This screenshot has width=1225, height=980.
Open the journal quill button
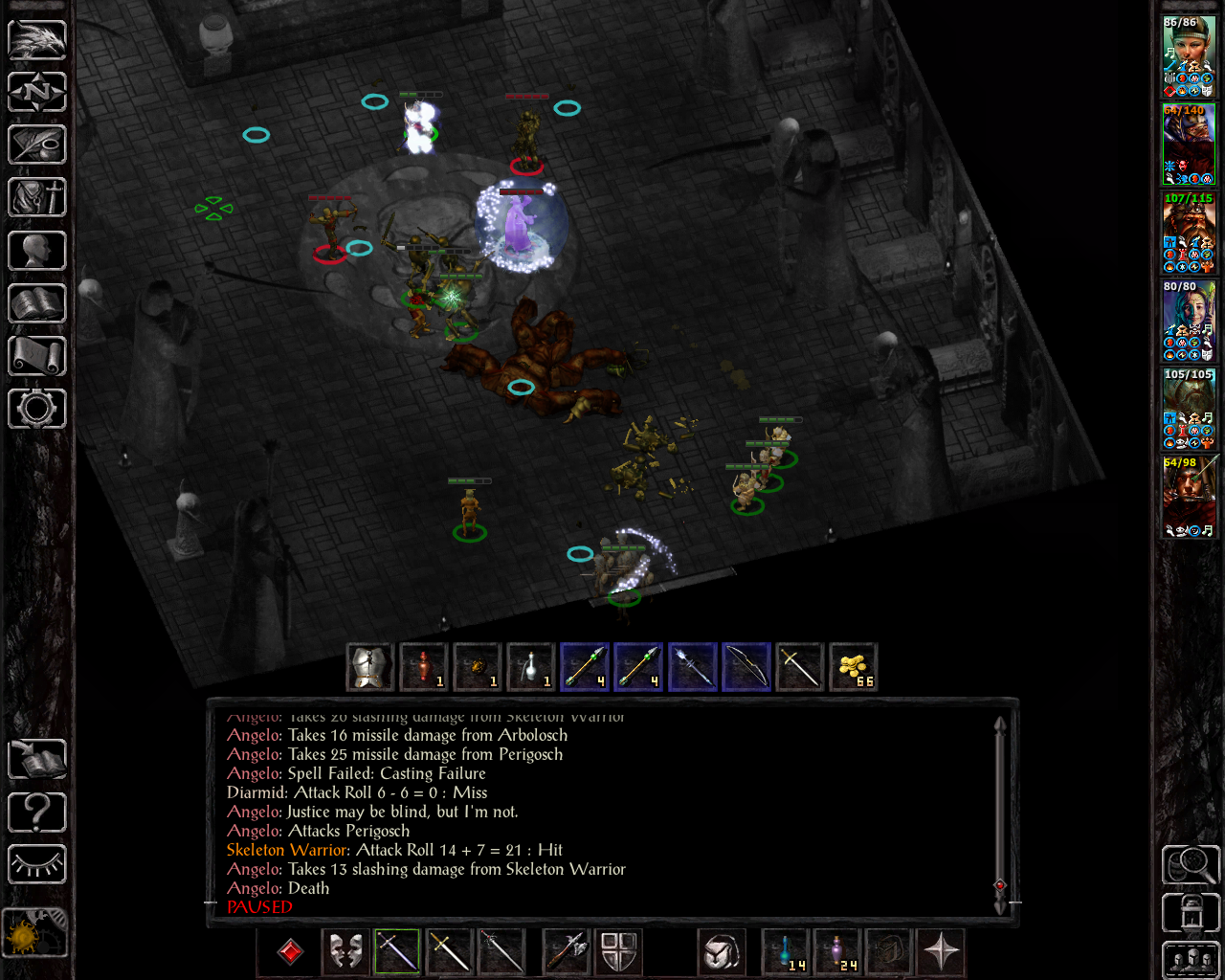(37, 145)
